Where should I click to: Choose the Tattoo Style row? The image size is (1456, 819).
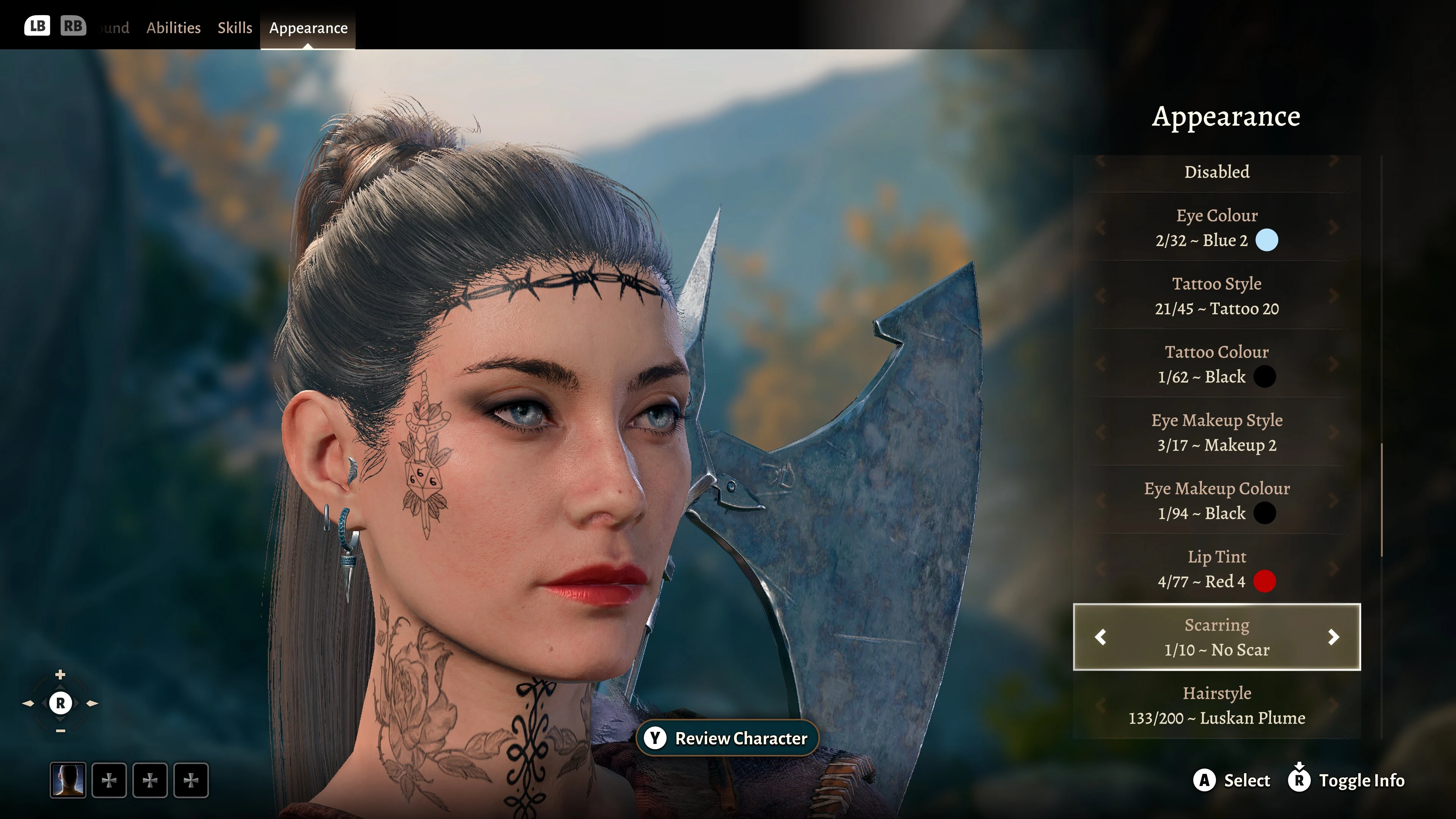point(1216,296)
